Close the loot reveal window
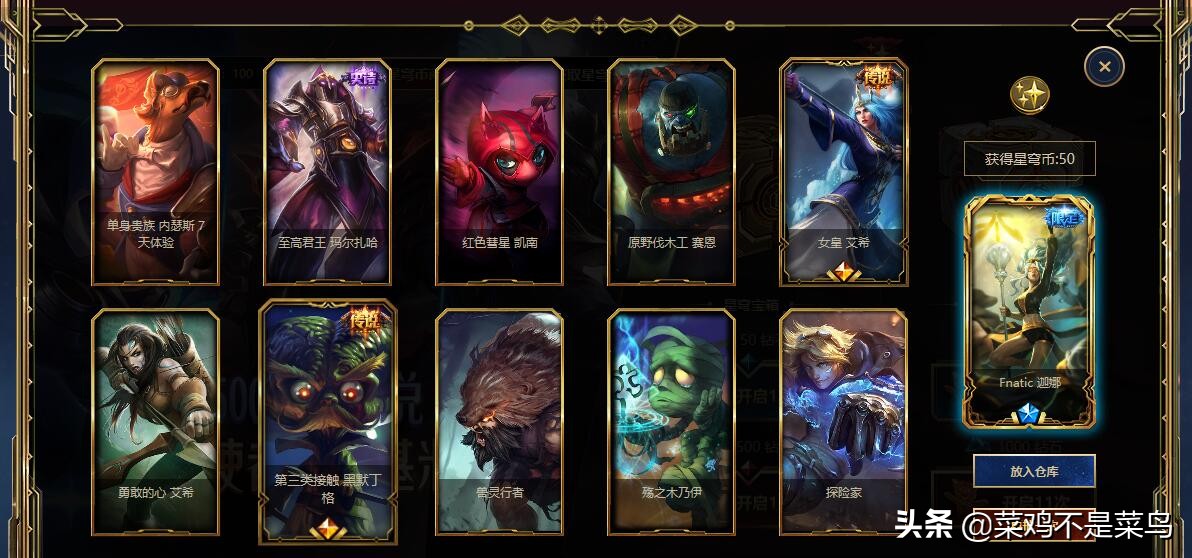The height and width of the screenshot is (558, 1192). (x=1104, y=67)
